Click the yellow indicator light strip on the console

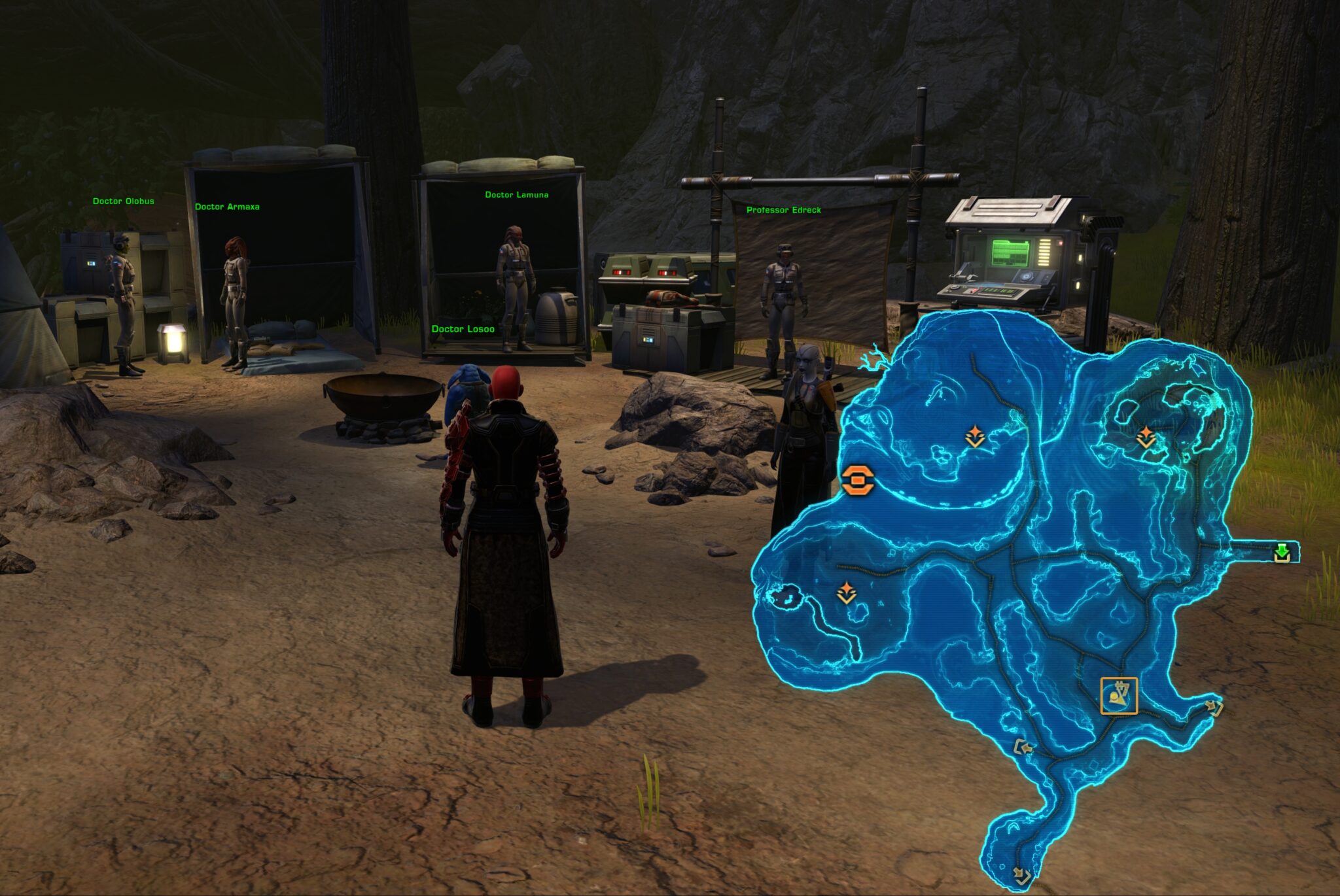pos(1044,254)
